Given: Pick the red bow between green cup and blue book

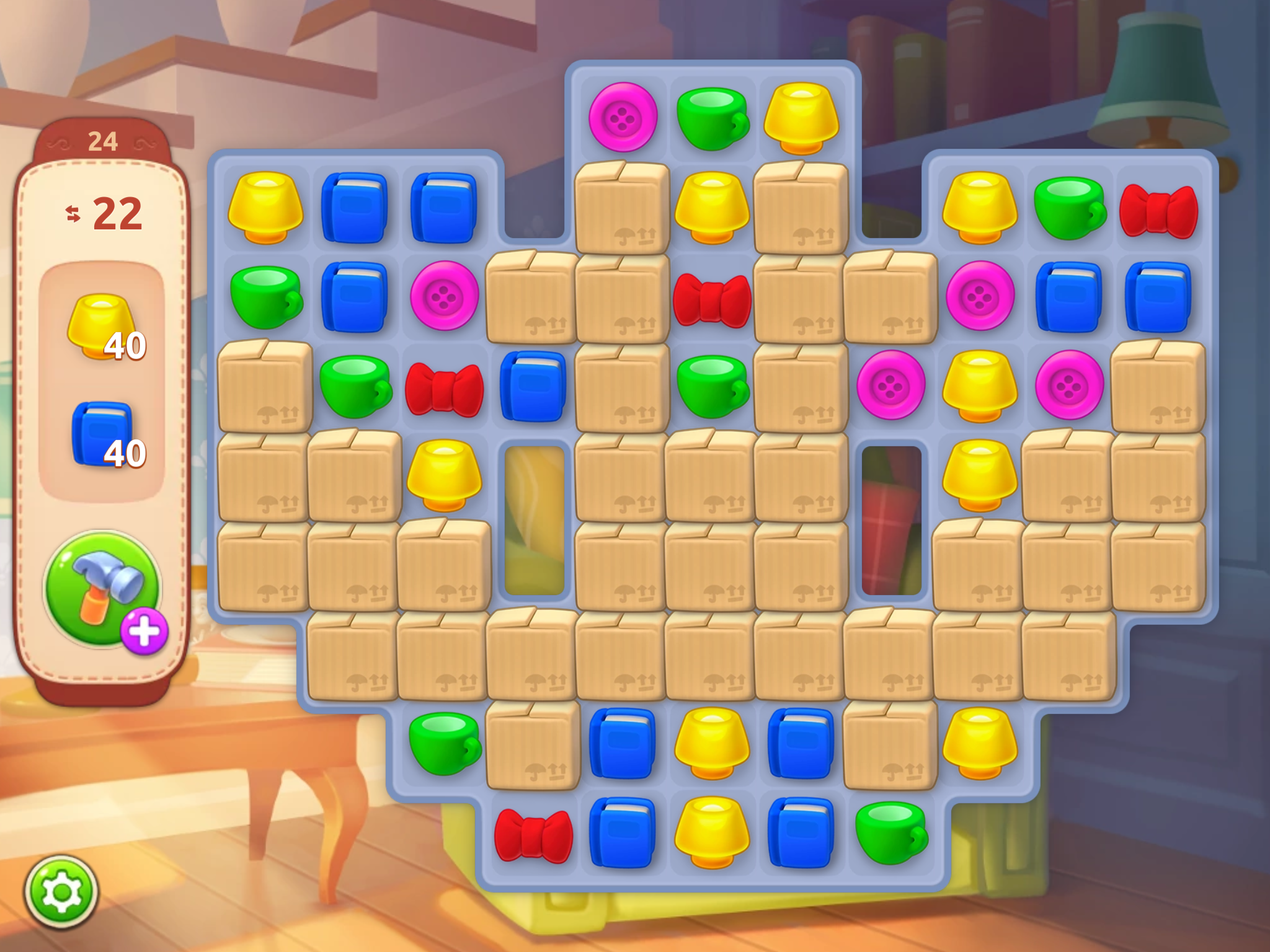Looking at the screenshot, I should click(x=444, y=388).
